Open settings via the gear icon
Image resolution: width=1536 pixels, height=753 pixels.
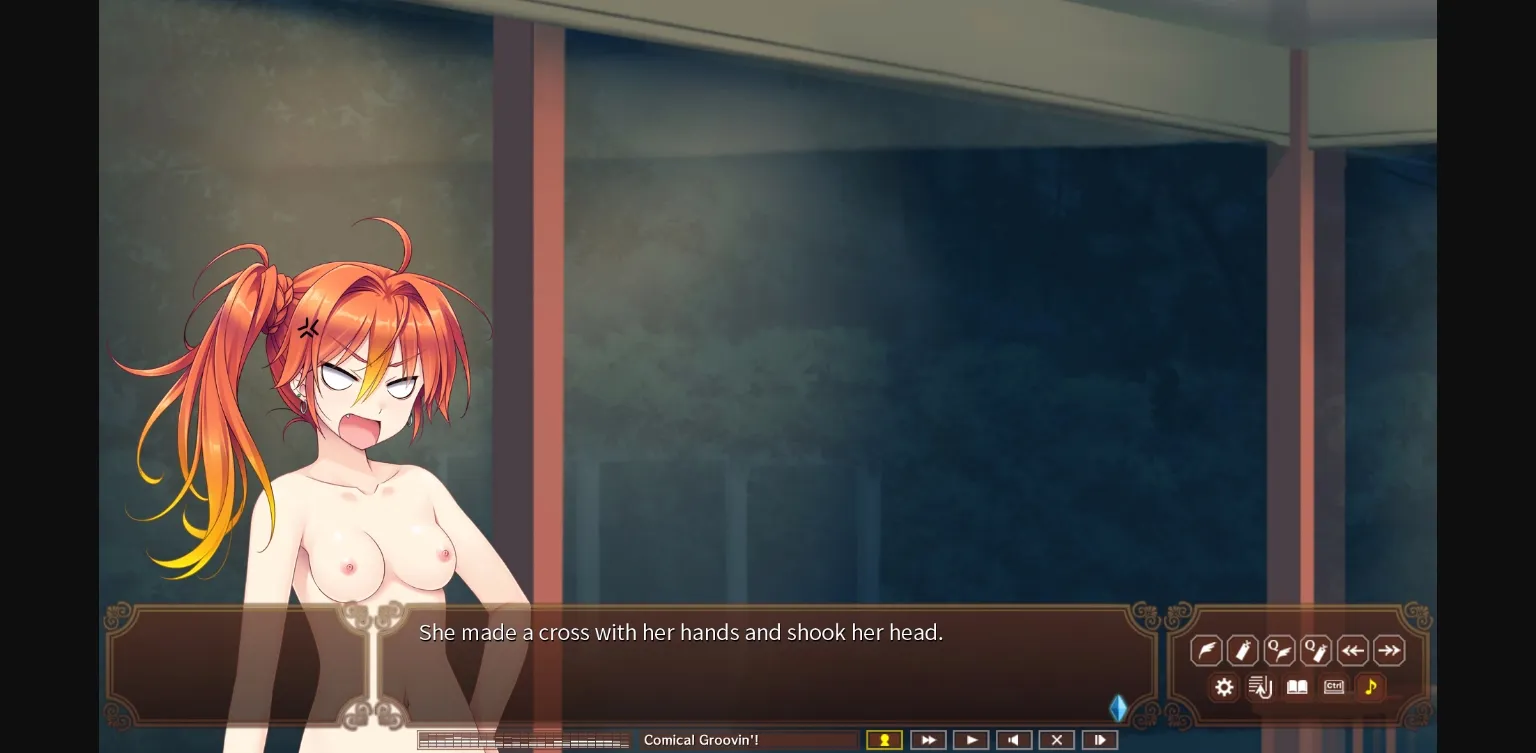coord(1224,687)
